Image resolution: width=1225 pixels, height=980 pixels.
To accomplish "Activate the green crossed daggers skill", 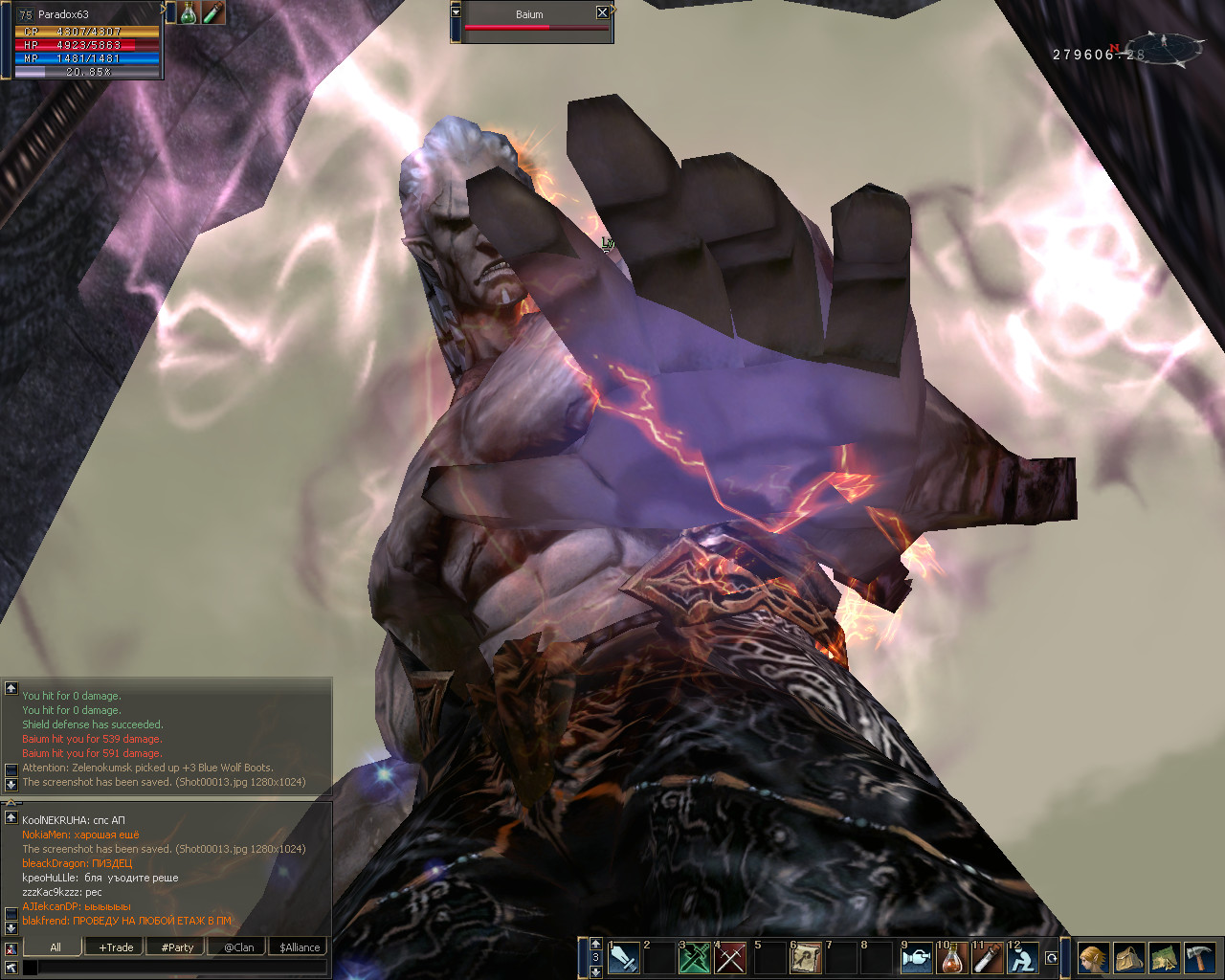I will (x=695, y=957).
